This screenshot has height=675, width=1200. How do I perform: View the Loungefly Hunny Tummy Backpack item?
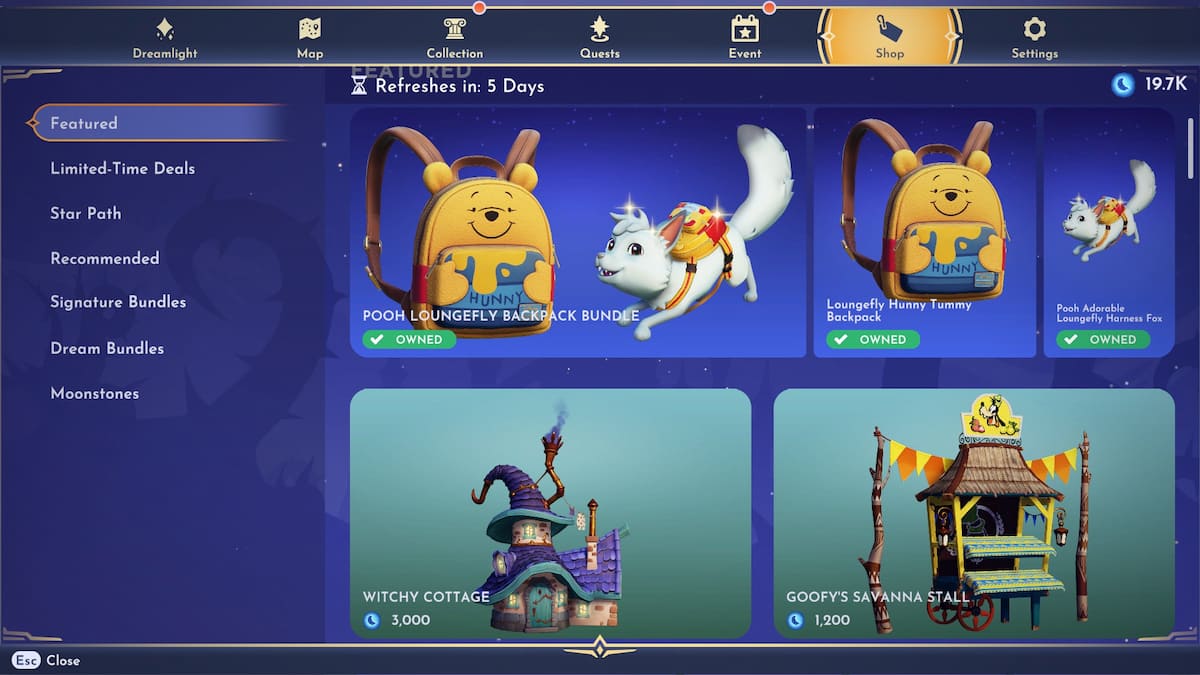click(924, 232)
